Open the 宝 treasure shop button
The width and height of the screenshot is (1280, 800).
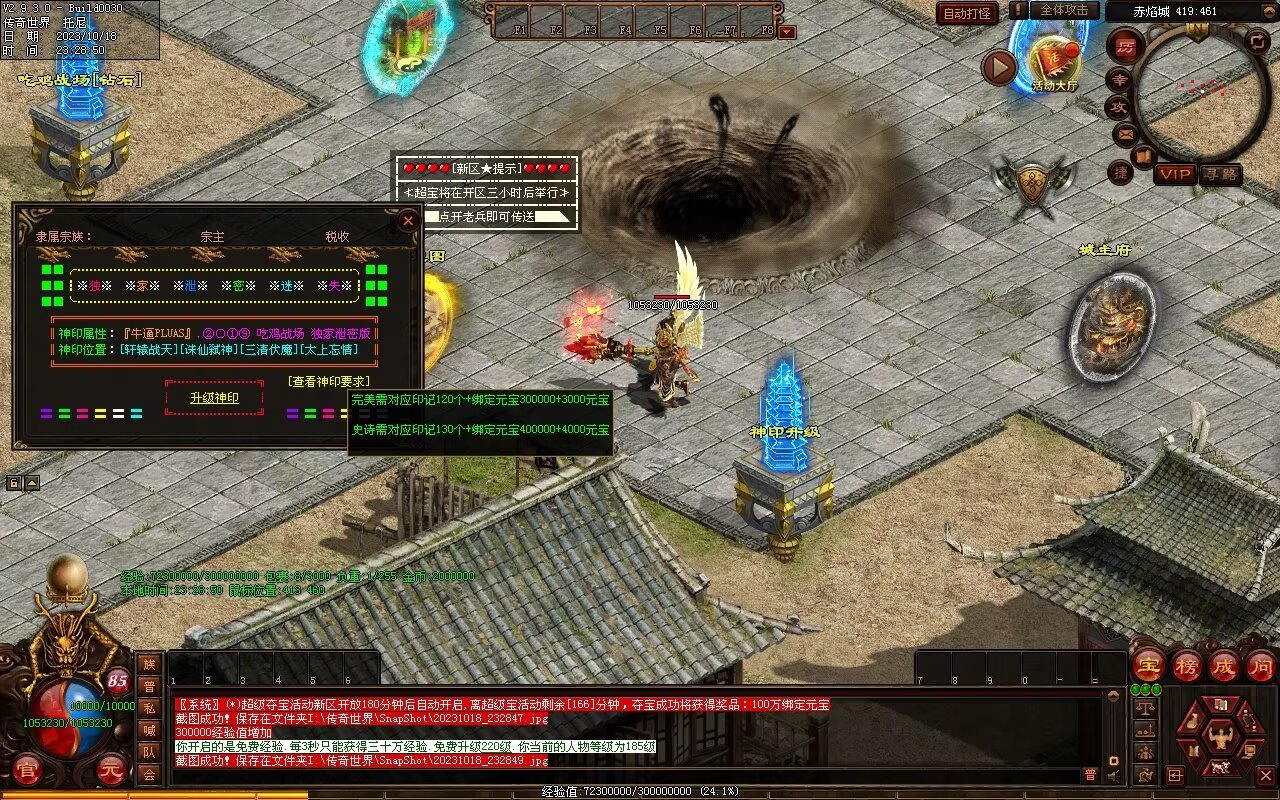click(1148, 666)
